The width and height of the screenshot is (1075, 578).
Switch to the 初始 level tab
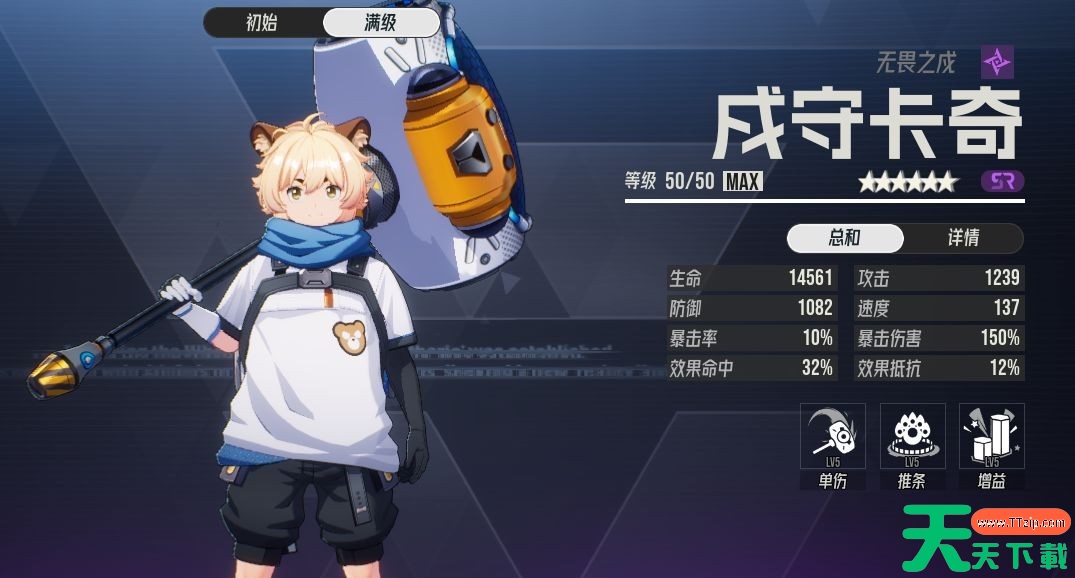262,23
